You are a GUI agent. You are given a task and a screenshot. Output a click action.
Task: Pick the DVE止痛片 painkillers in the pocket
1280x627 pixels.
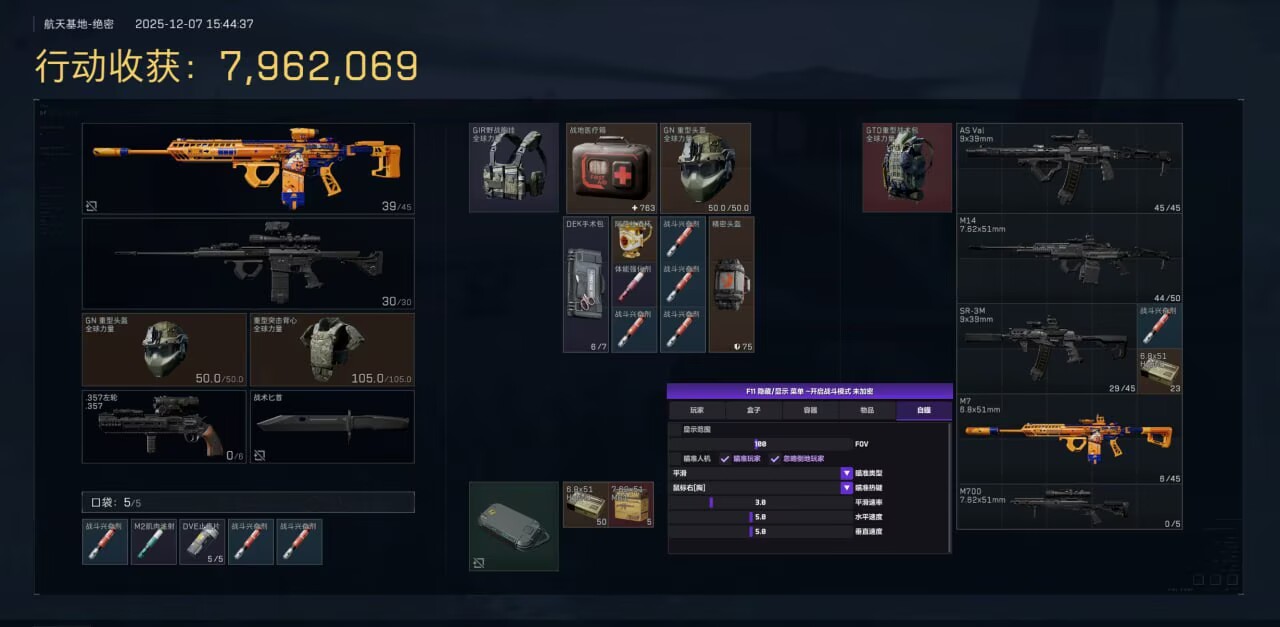pyautogui.click(x=202, y=541)
